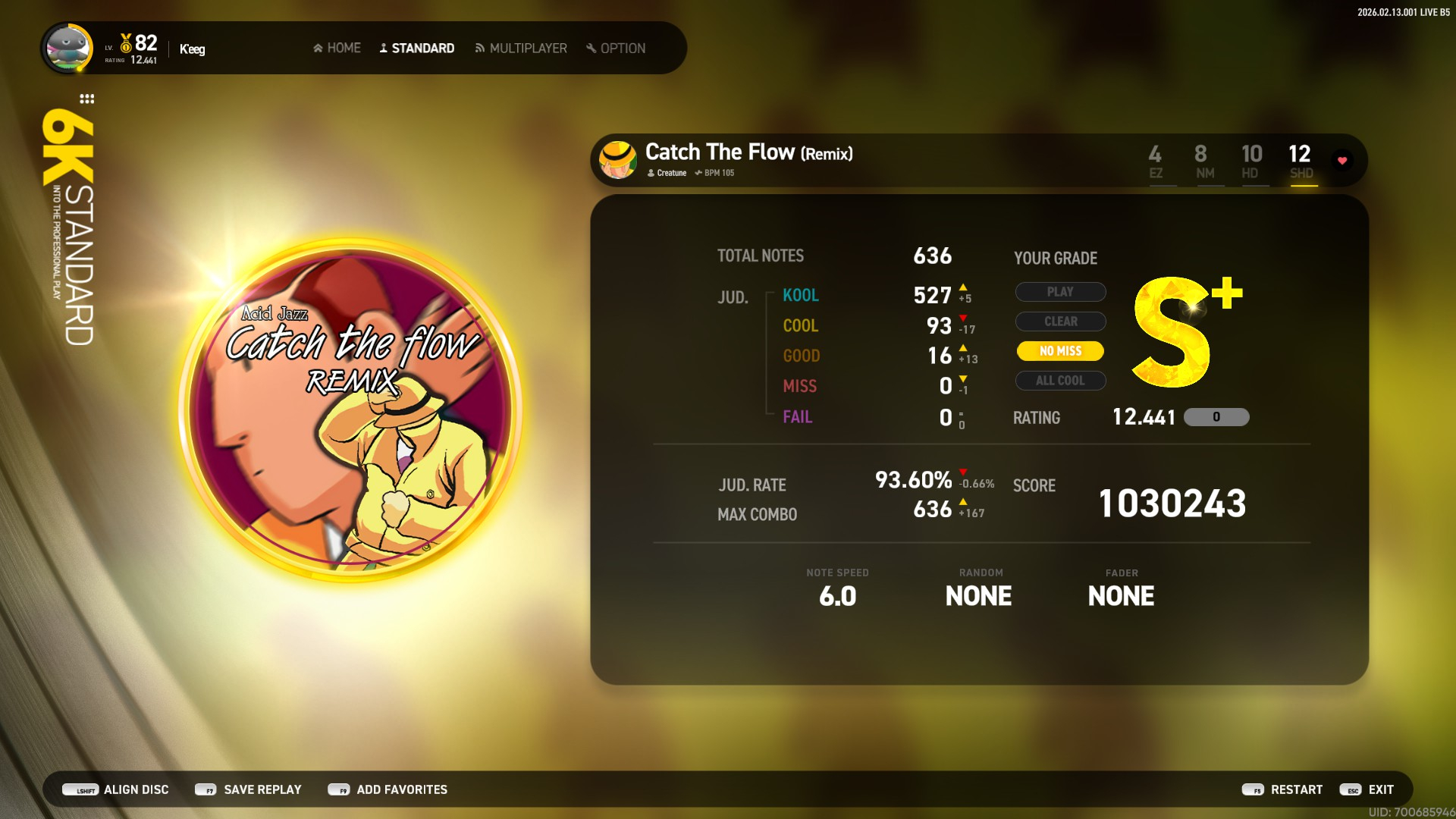Open the OPTION settings
The height and width of the screenshot is (819, 1456).
[x=616, y=49]
